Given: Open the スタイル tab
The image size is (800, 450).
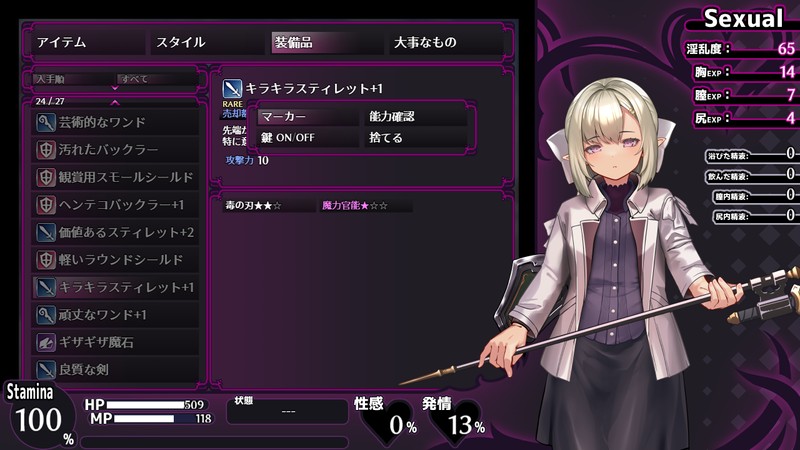Looking at the screenshot, I should 206,42.
